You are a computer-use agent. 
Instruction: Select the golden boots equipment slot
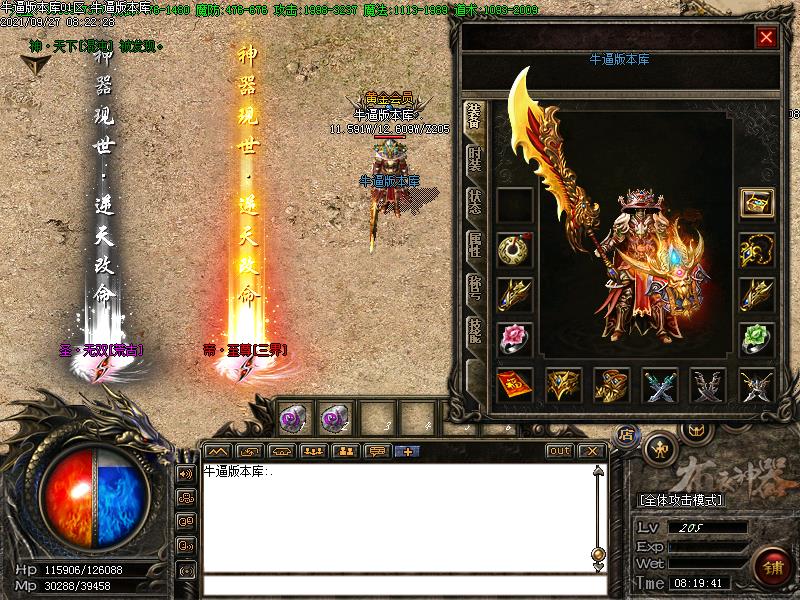pos(611,383)
